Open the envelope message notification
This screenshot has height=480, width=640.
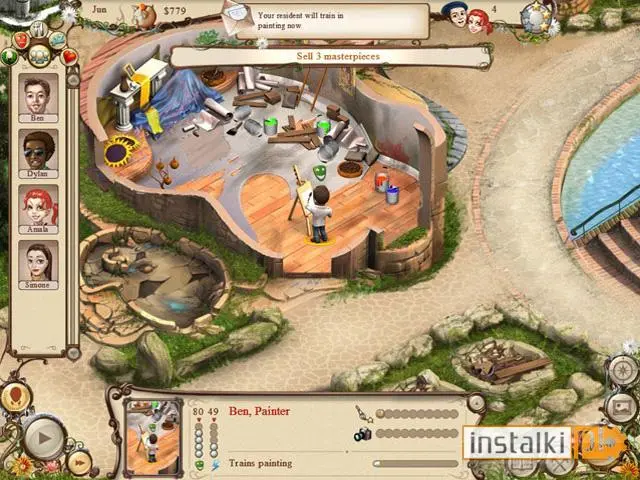236,14
